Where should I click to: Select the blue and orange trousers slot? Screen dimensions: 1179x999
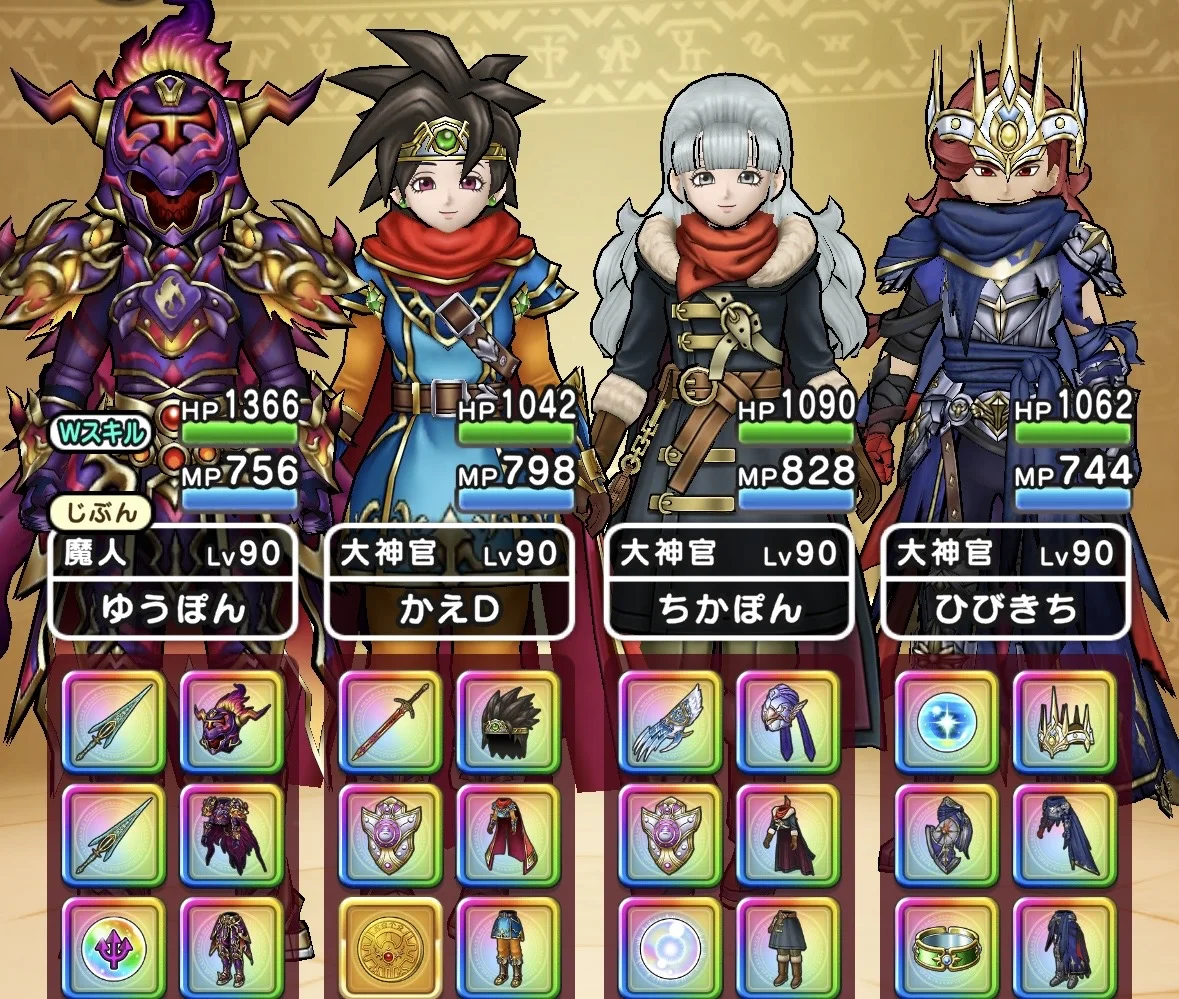(508, 945)
